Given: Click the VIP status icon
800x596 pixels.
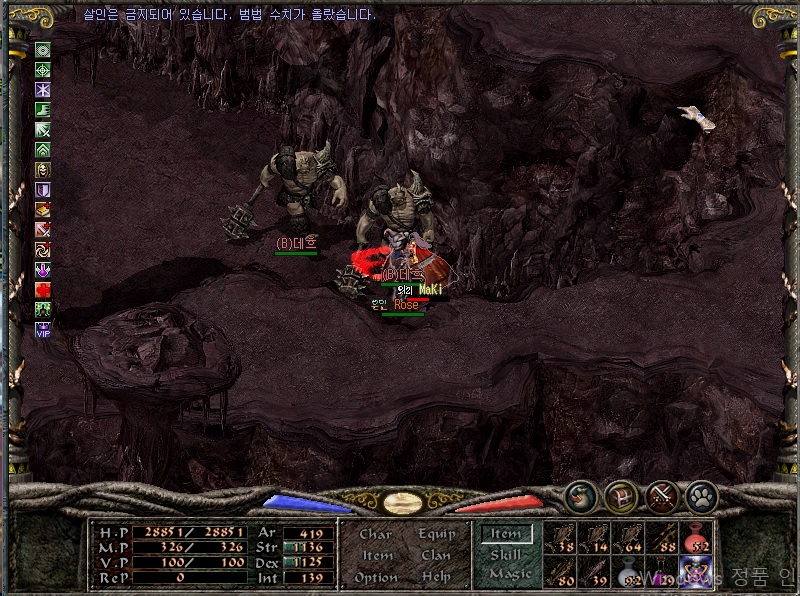Looking at the screenshot, I should (x=43, y=329).
